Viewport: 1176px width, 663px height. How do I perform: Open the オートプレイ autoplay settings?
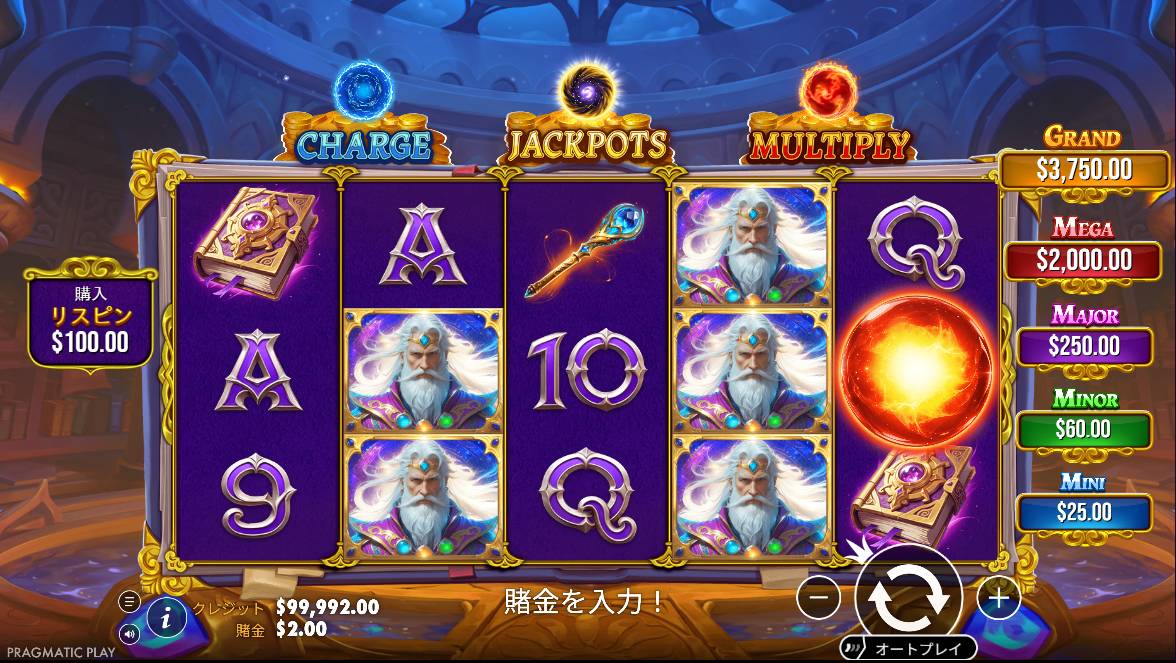918,648
